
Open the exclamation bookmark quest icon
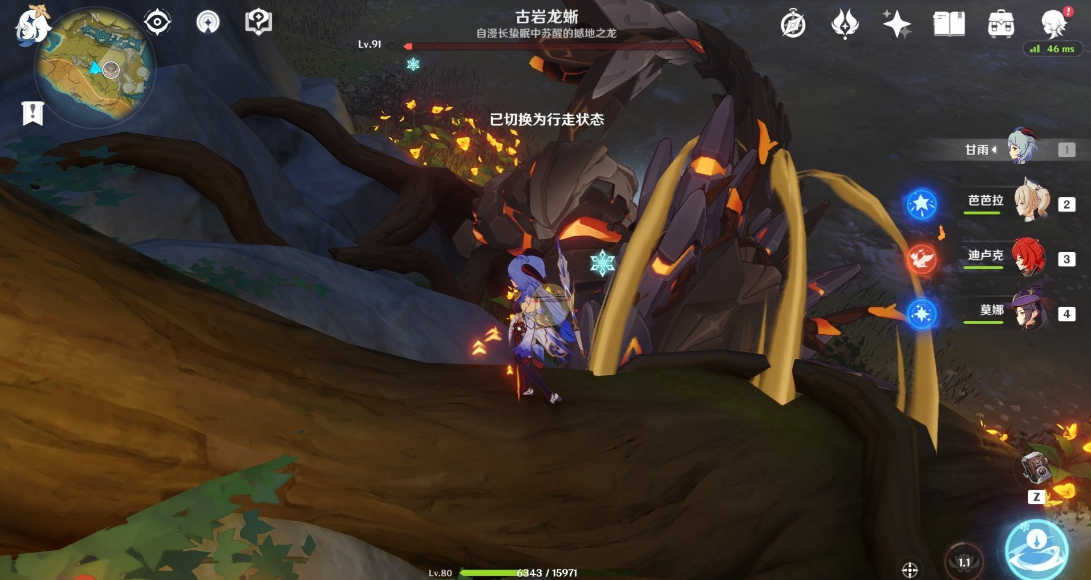pos(32,113)
